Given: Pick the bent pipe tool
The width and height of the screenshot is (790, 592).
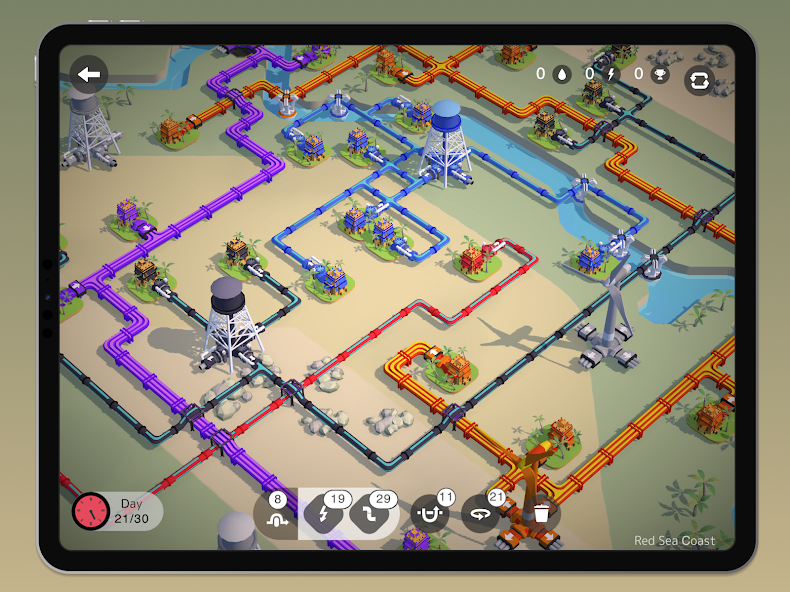Looking at the screenshot, I should [368, 516].
